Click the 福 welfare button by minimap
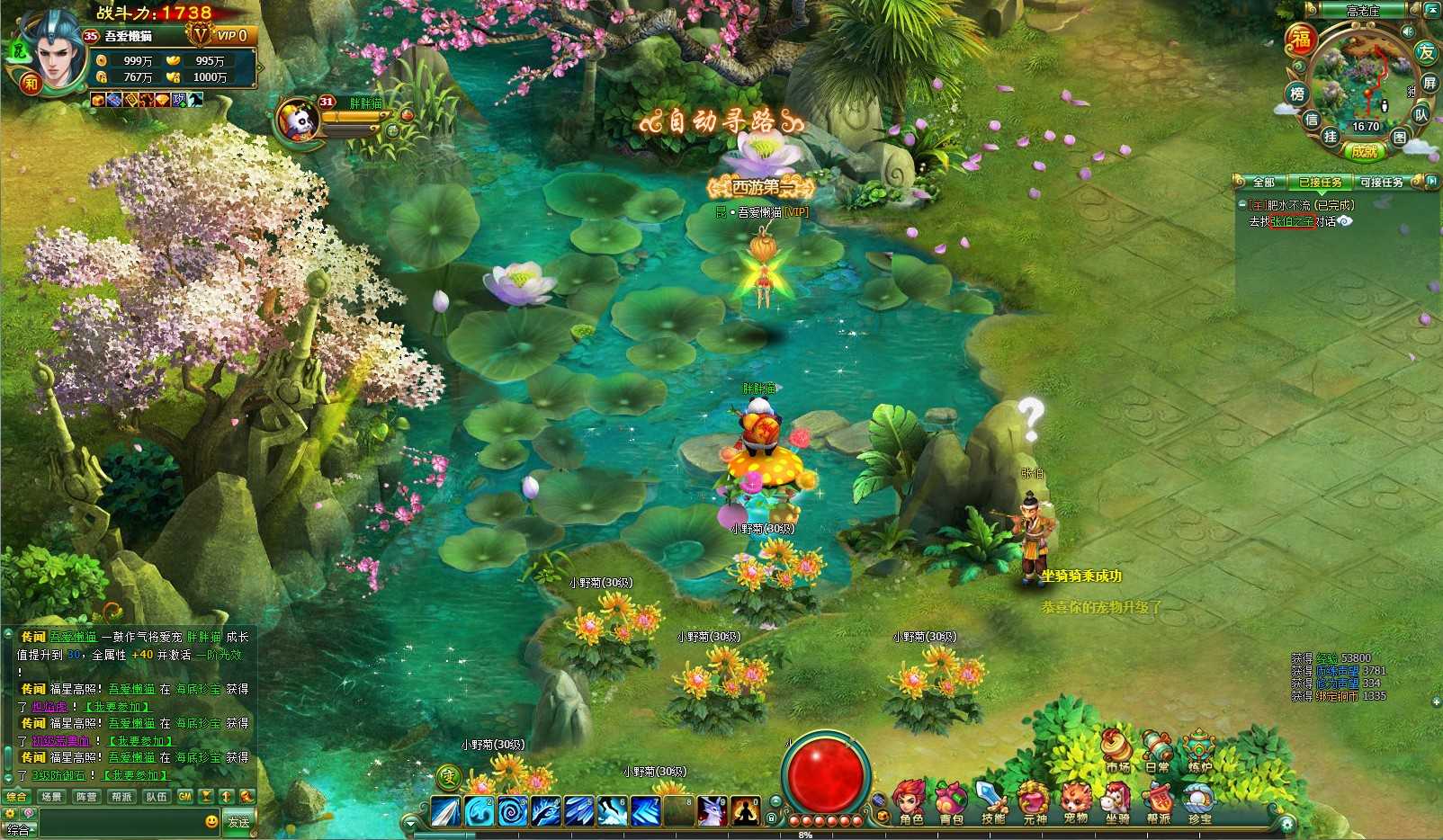This screenshot has width=1443, height=840. coord(1300,40)
